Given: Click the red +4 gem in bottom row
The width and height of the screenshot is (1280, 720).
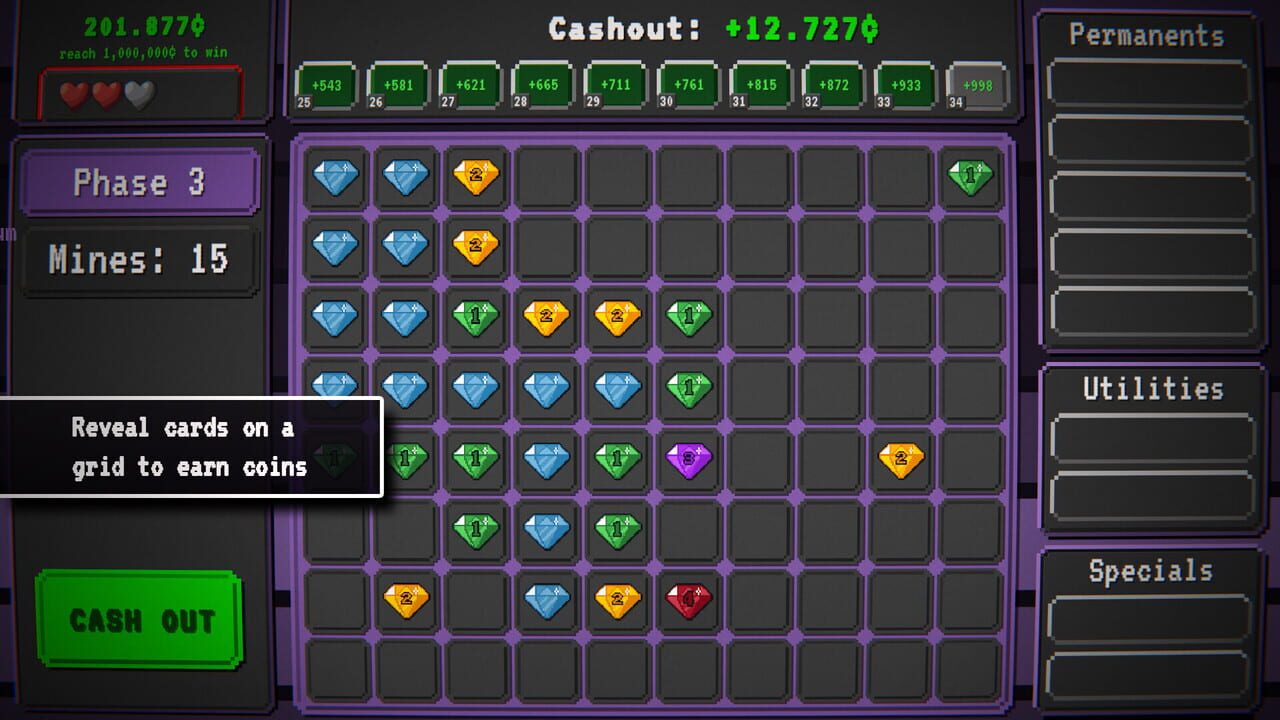Looking at the screenshot, I should [x=689, y=601].
